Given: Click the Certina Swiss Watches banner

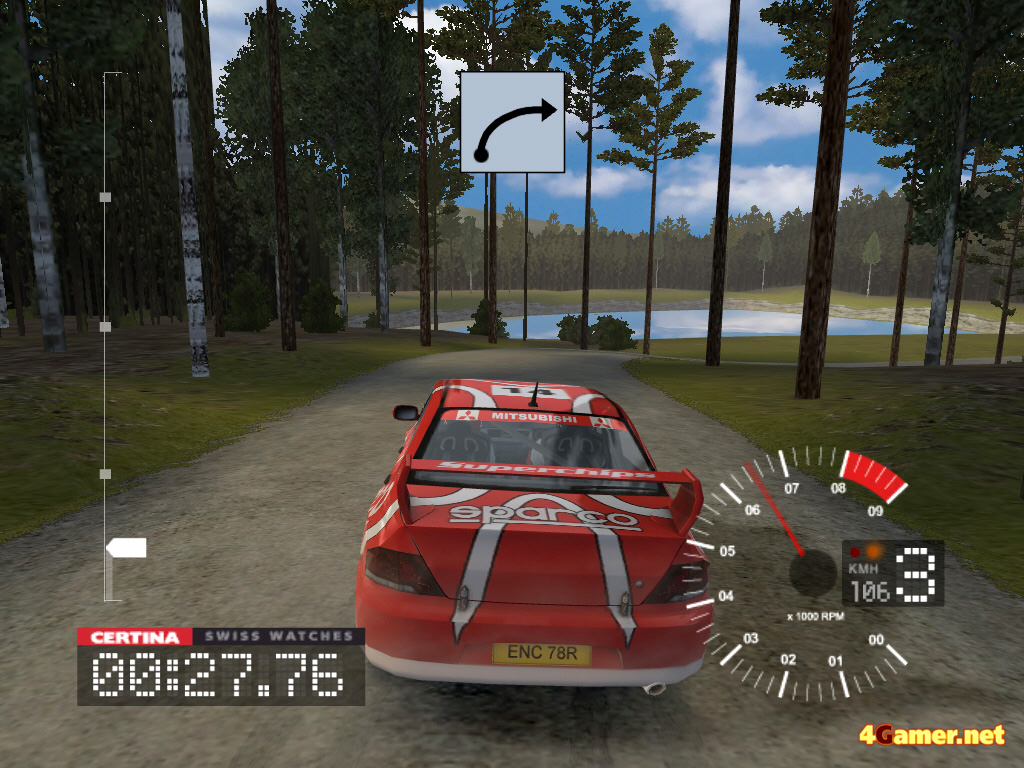Looking at the screenshot, I should coord(220,637).
